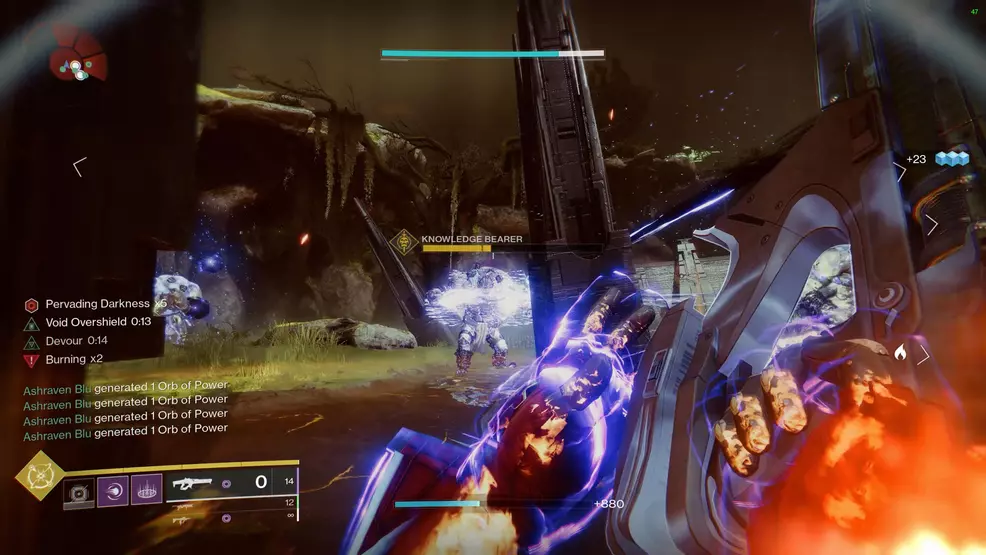Select the red Burning warning icon
The width and height of the screenshot is (986, 555).
(32, 359)
